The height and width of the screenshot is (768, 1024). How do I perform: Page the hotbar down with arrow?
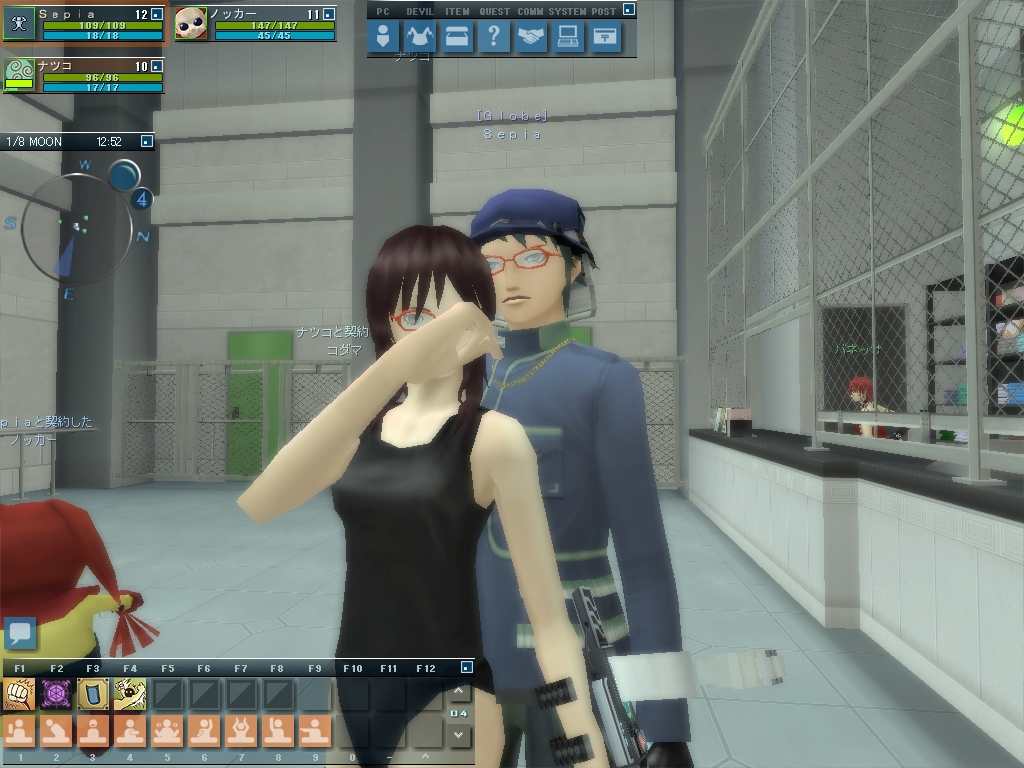point(458,735)
